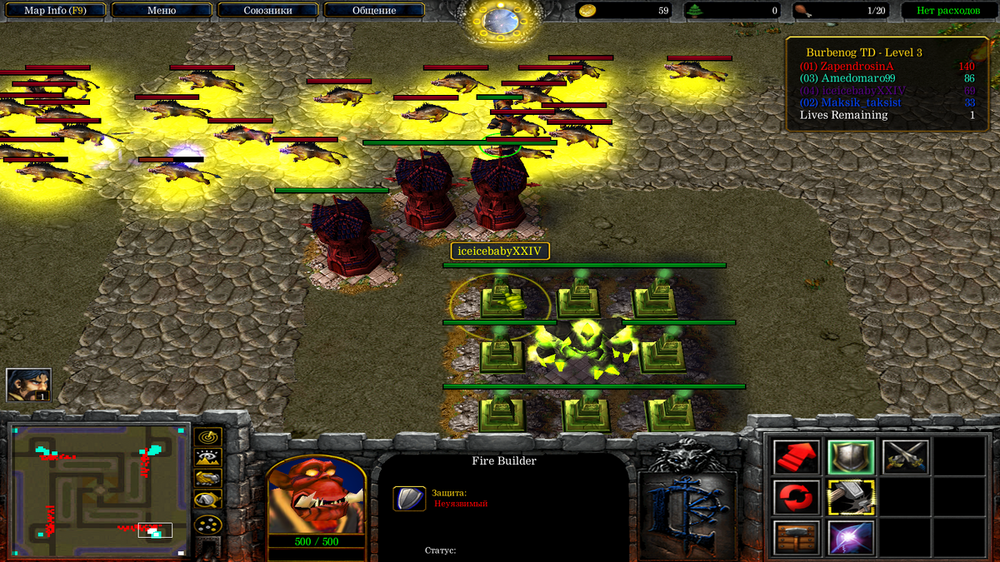Click the minimap signal ping button
This screenshot has width=1000, height=562.
tap(208, 438)
